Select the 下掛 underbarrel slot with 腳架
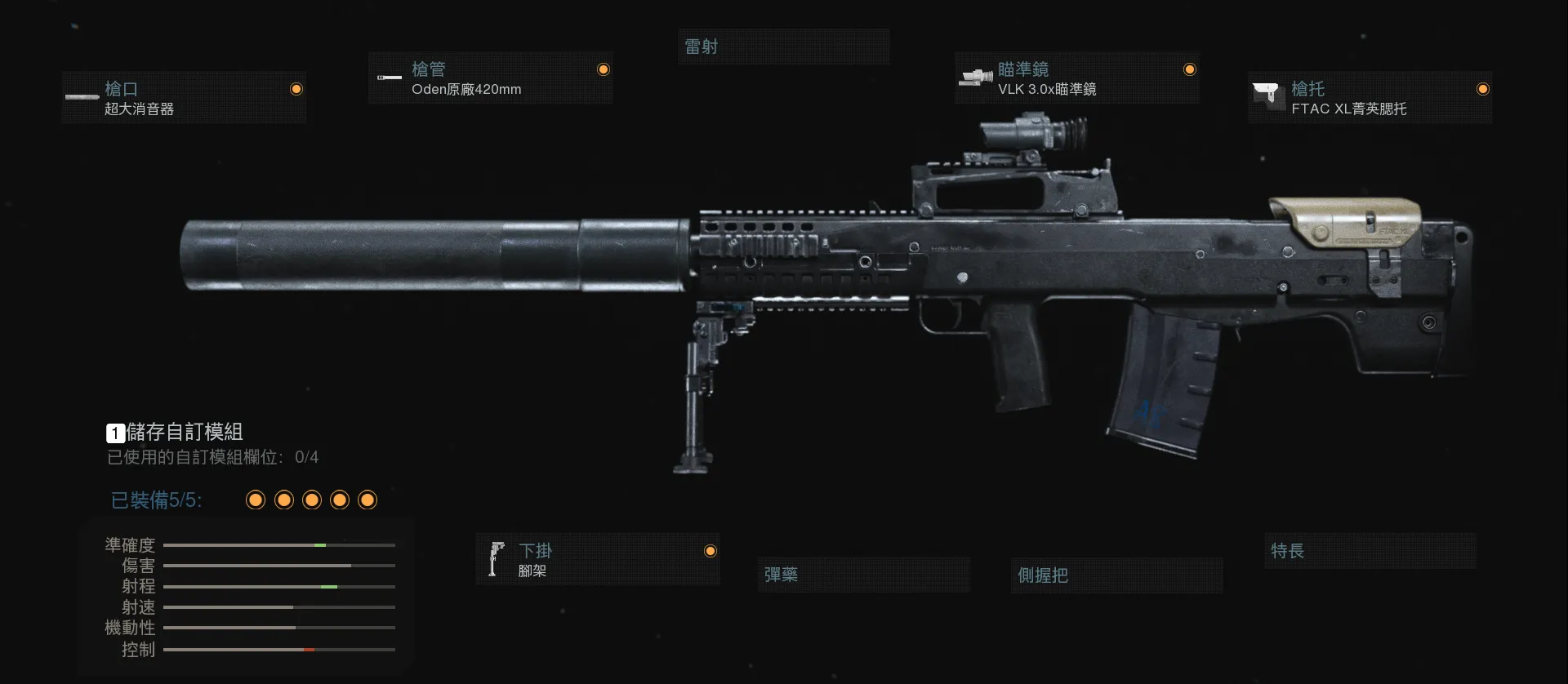1568x684 pixels. click(x=598, y=560)
